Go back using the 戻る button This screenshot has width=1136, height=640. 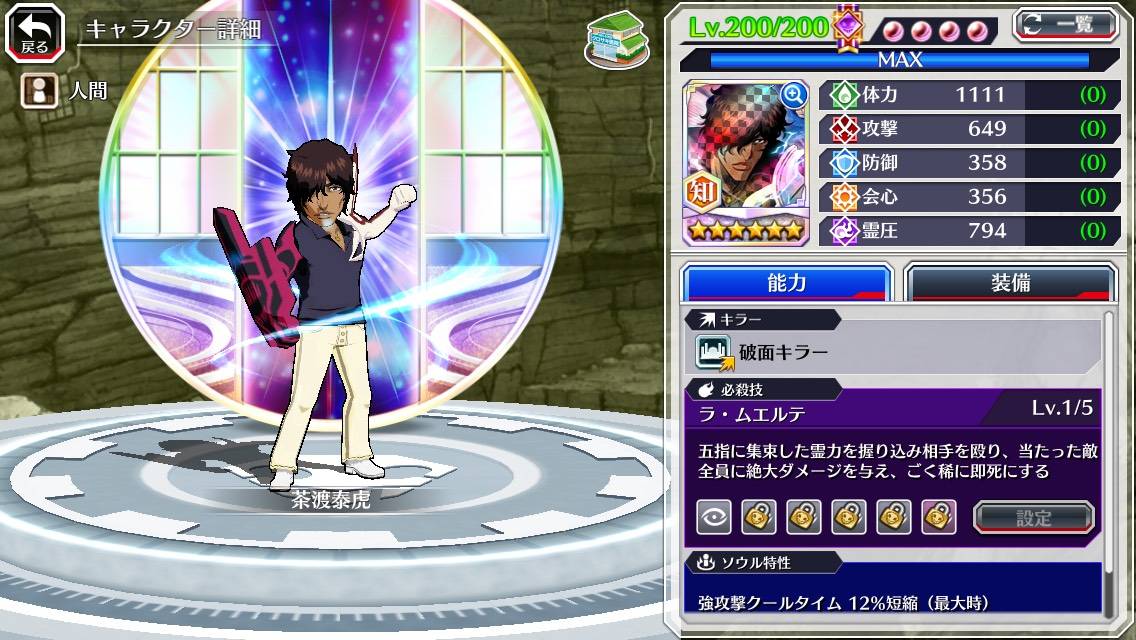(x=35, y=33)
